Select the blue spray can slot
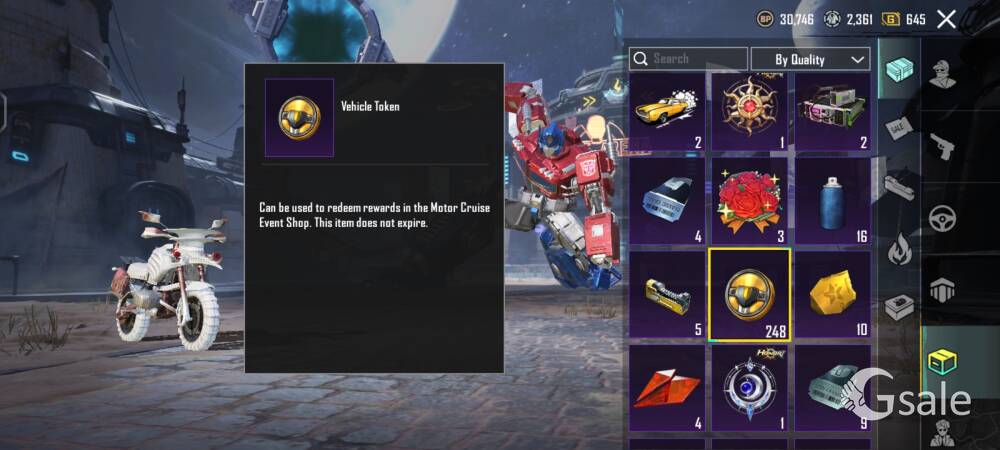Screen dimensions: 1000x450 click(x=832, y=202)
